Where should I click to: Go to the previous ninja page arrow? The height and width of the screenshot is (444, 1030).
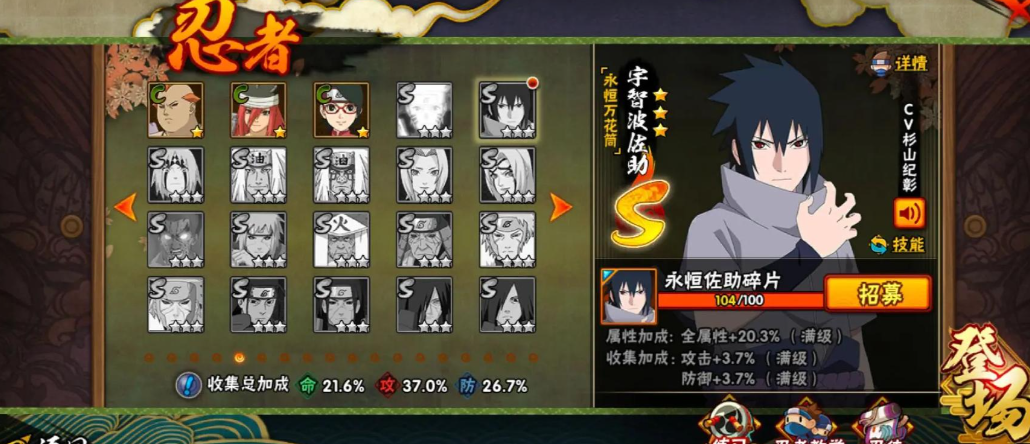pyautogui.click(x=125, y=207)
